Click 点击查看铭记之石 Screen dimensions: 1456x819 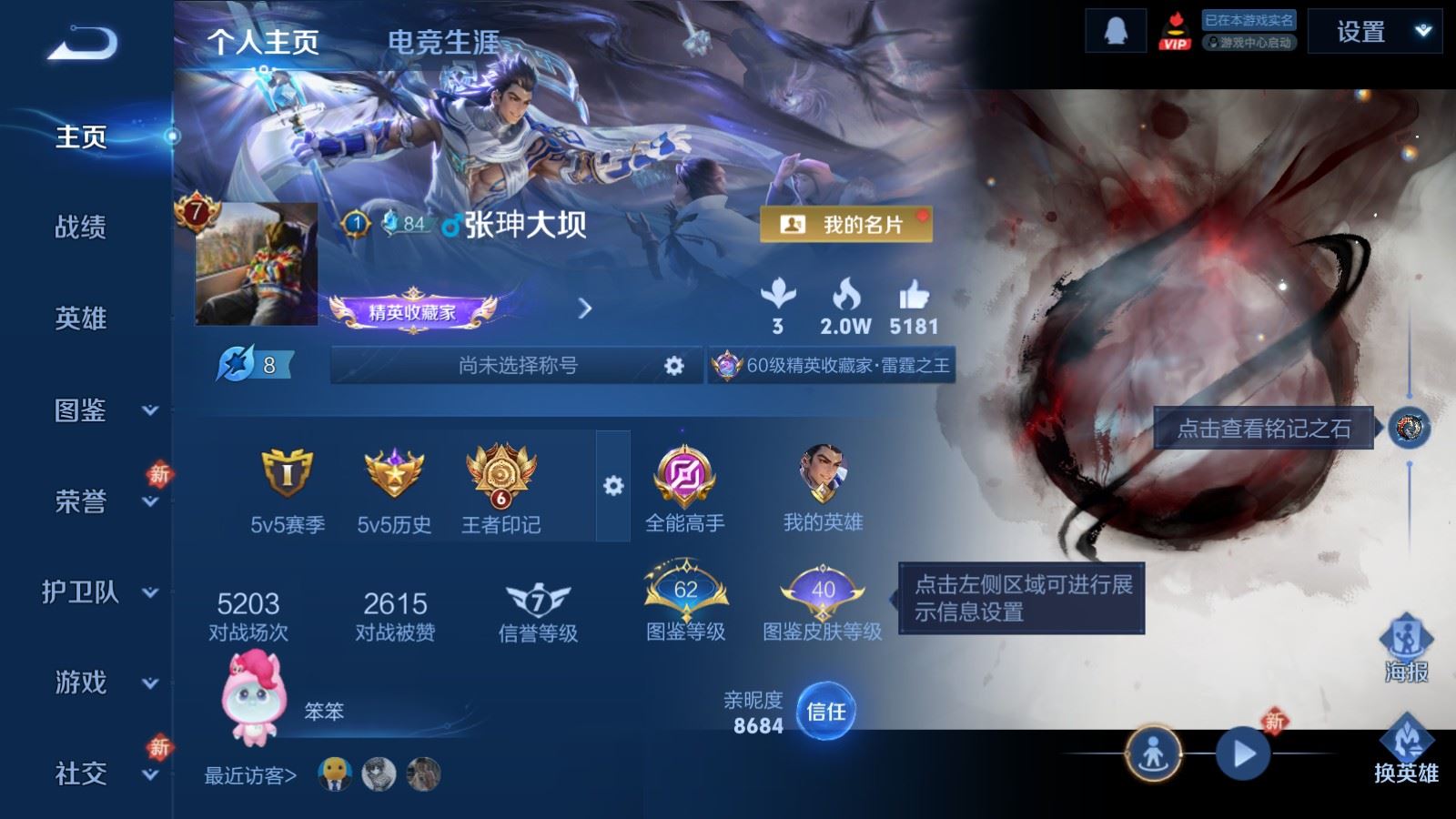pyautogui.click(x=1265, y=425)
